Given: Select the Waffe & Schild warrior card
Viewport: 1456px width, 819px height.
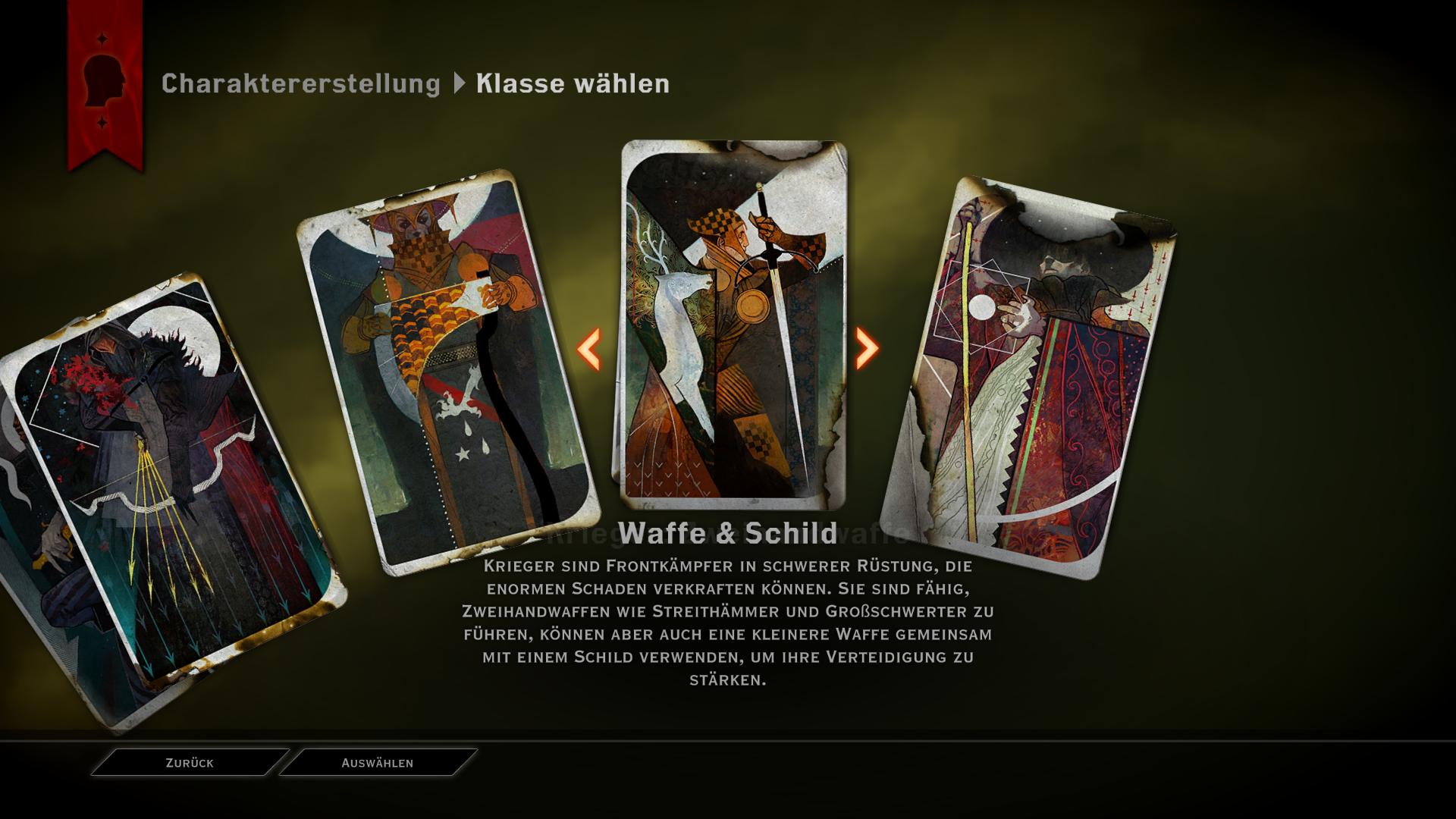Looking at the screenshot, I should [733, 325].
